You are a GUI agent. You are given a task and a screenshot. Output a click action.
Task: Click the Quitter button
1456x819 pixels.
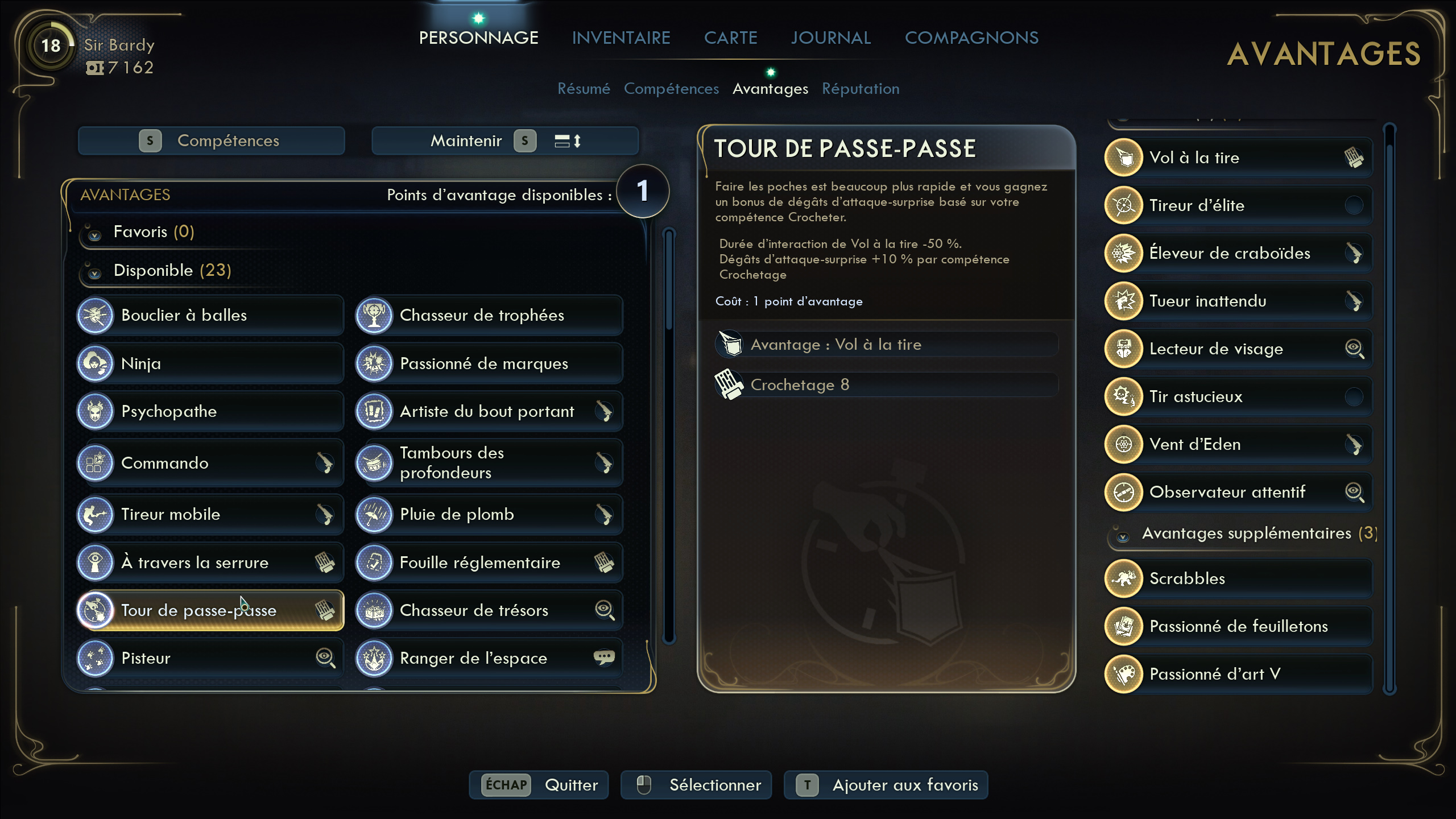coord(539,785)
